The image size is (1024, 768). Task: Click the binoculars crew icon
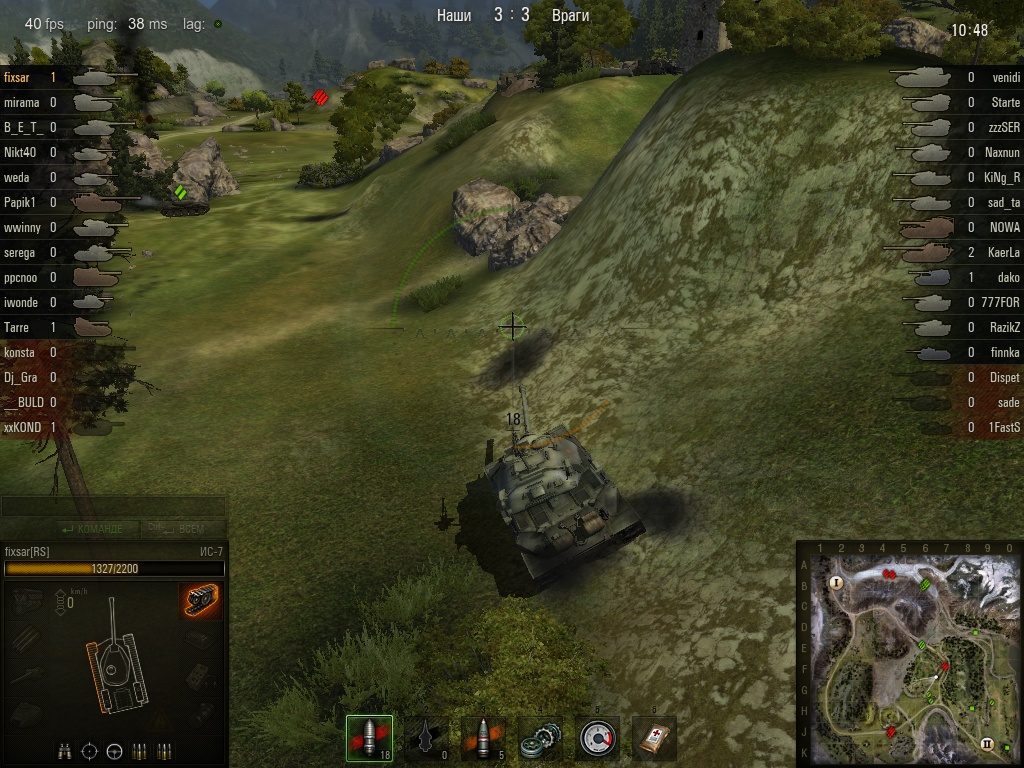pos(65,751)
